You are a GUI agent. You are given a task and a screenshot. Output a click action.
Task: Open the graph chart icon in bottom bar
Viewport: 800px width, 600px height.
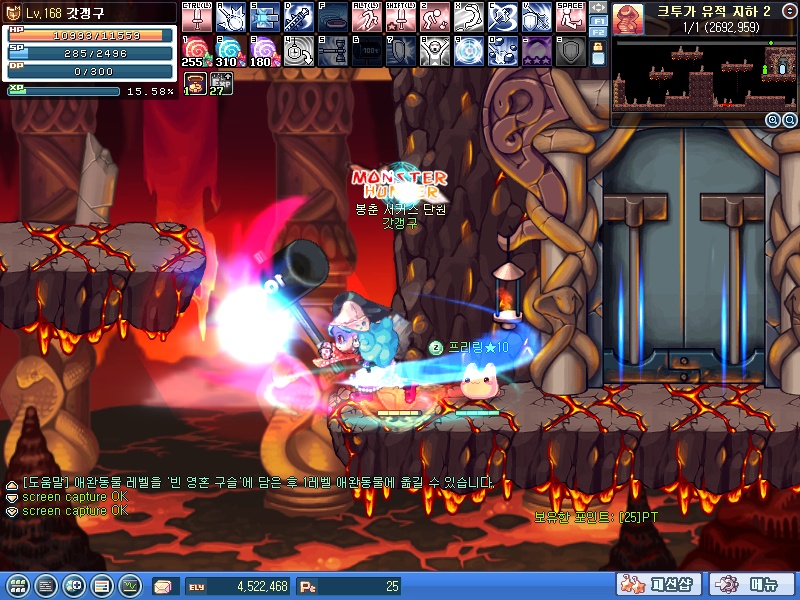click(x=130, y=586)
